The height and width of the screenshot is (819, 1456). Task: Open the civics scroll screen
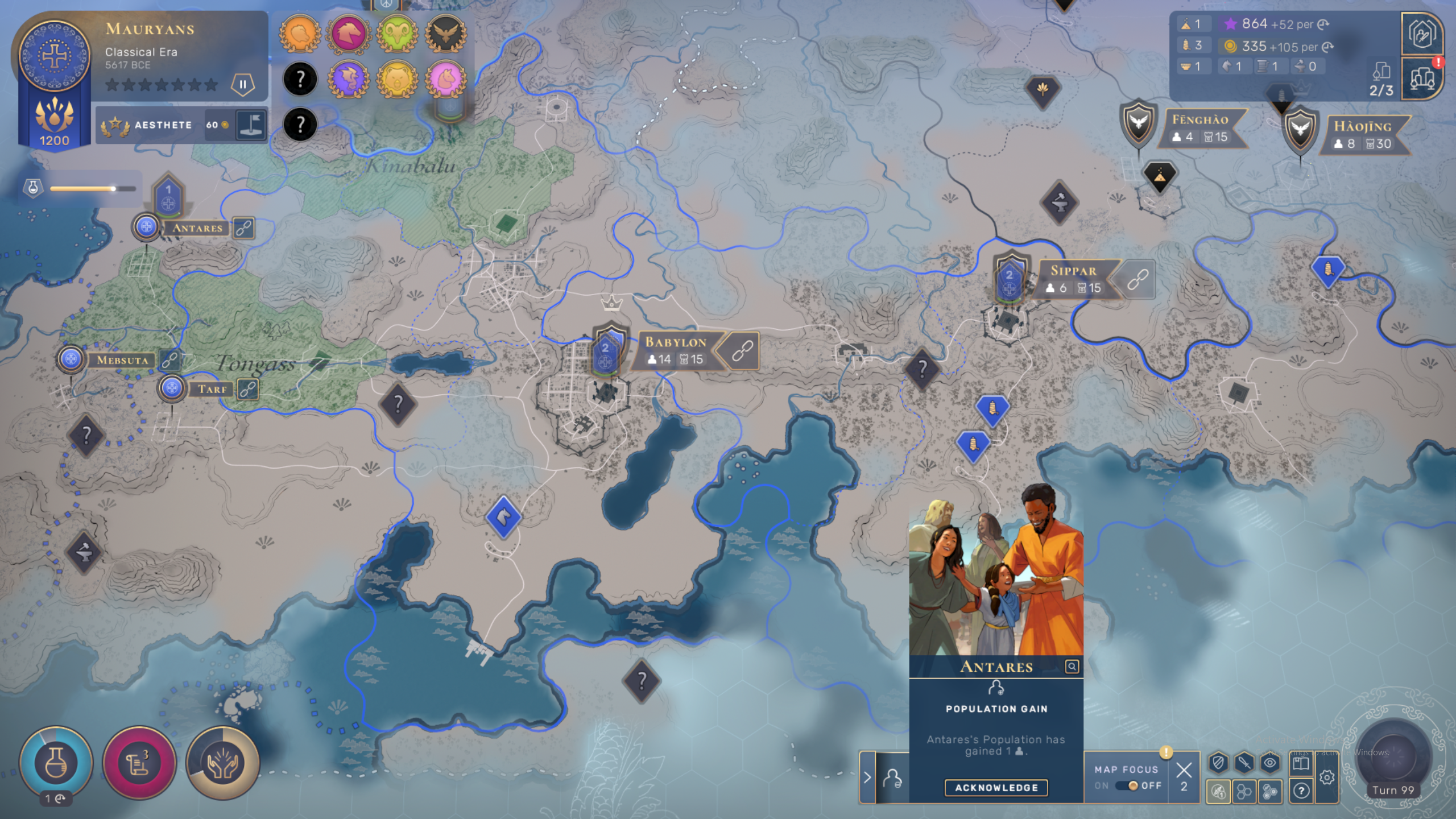click(139, 763)
